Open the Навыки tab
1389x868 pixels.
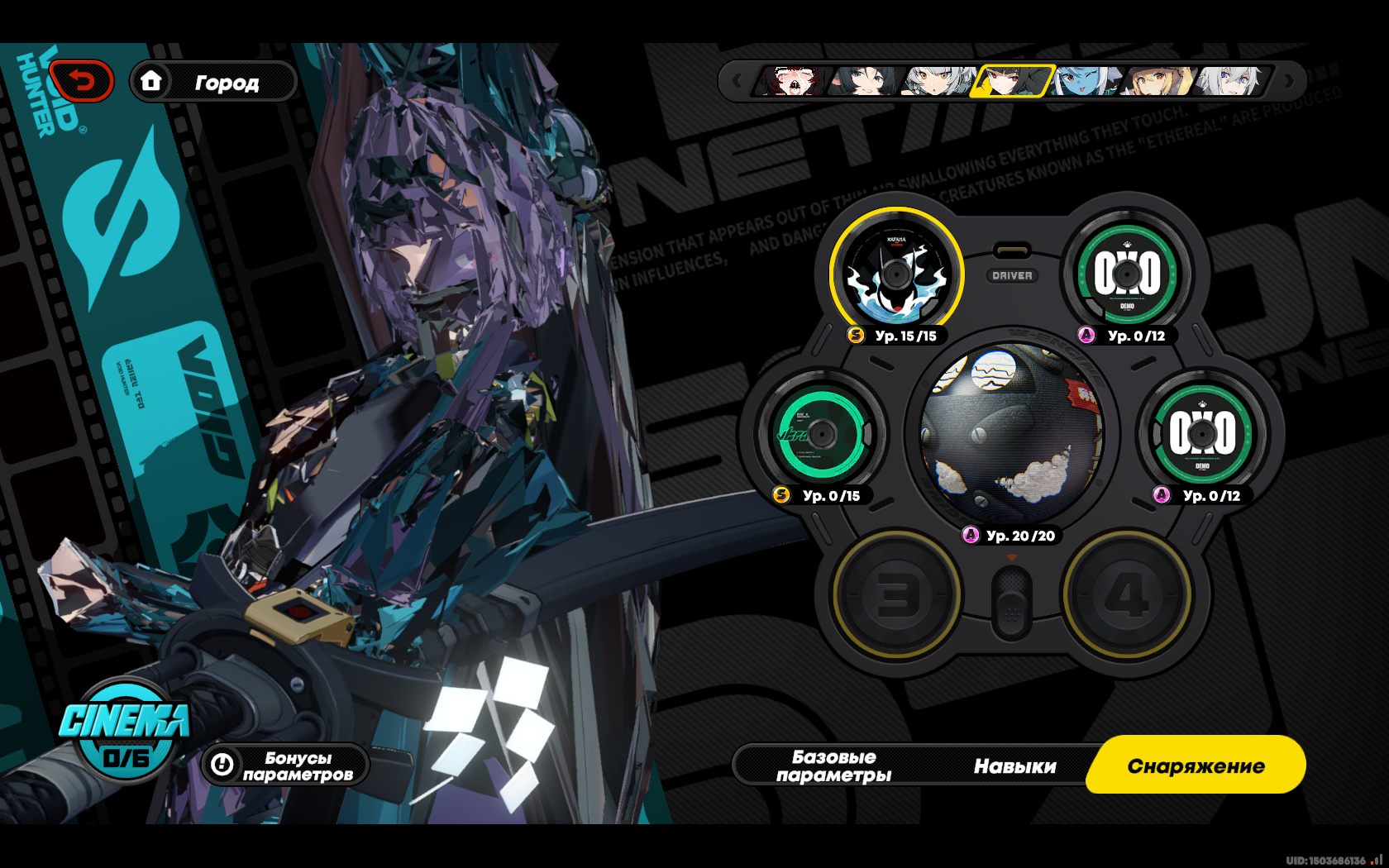[1014, 766]
